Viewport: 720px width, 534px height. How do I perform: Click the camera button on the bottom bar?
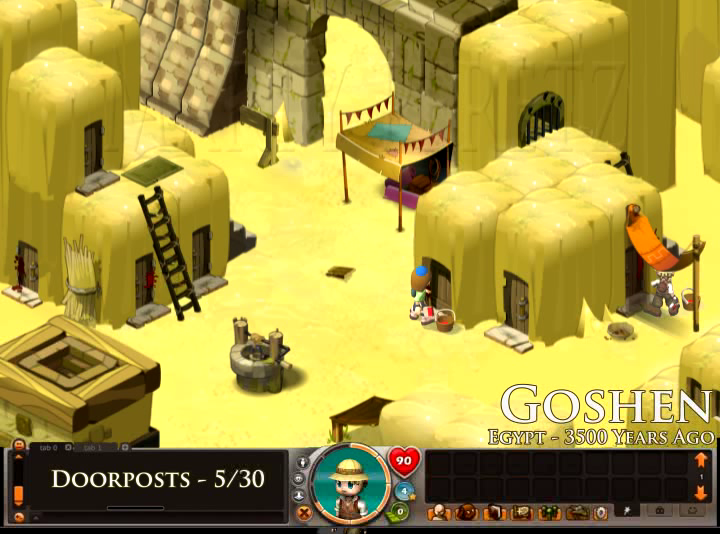pyautogui.click(x=659, y=511)
